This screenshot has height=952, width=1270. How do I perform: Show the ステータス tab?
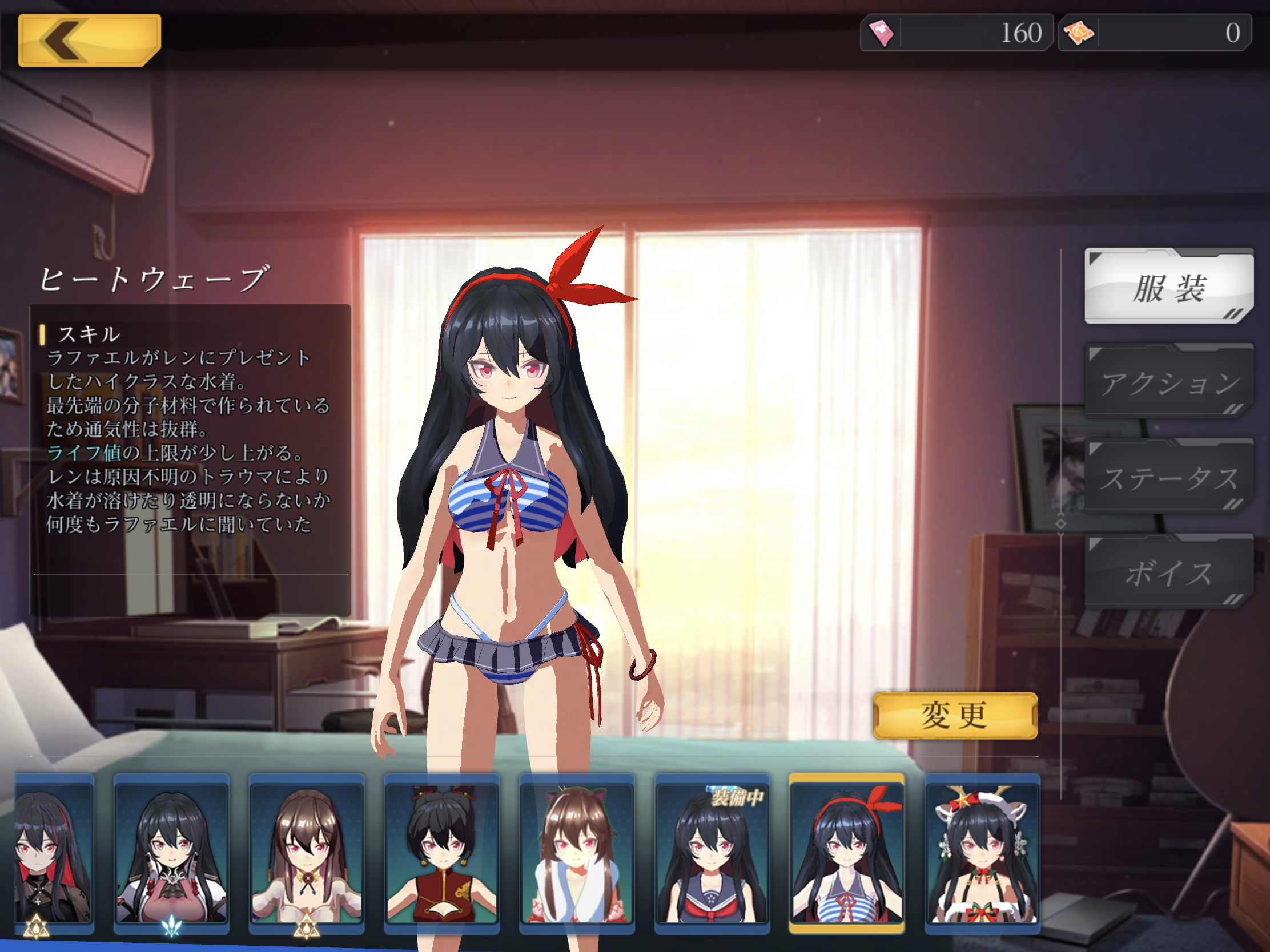click(1168, 477)
